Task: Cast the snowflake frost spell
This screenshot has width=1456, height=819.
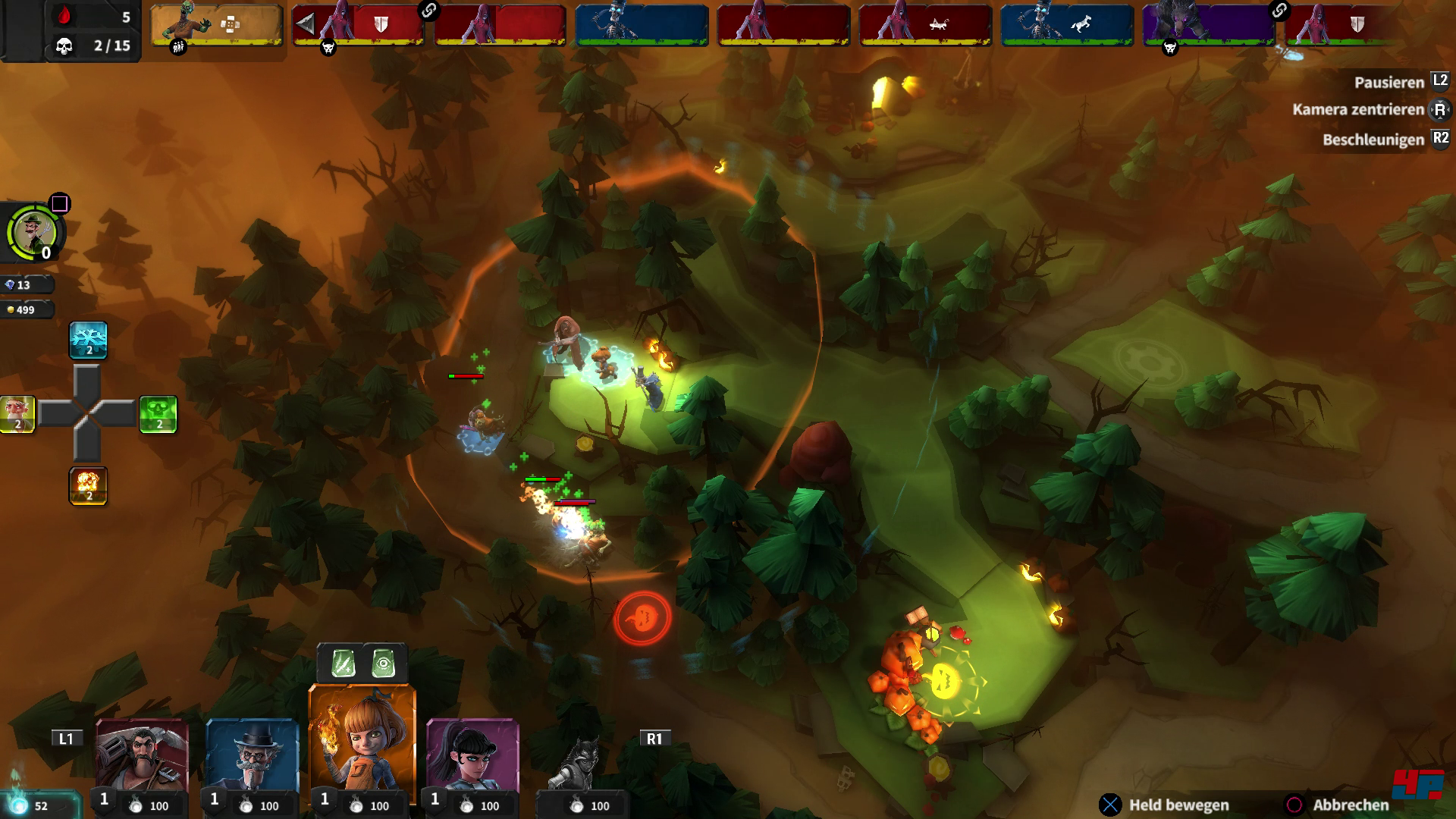Action: pos(88,340)
